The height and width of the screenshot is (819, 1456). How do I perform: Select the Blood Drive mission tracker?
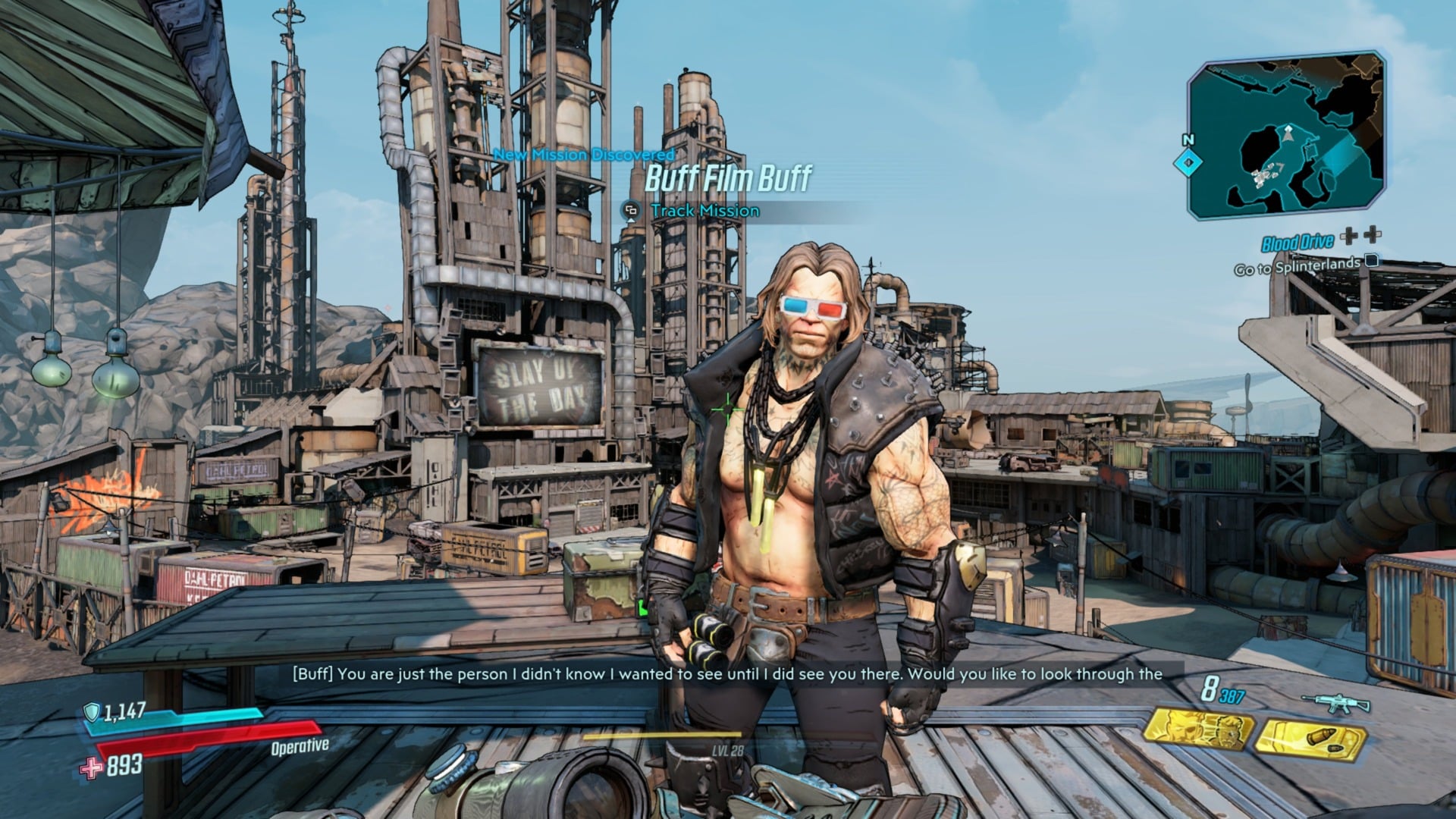coord(1297,243)
